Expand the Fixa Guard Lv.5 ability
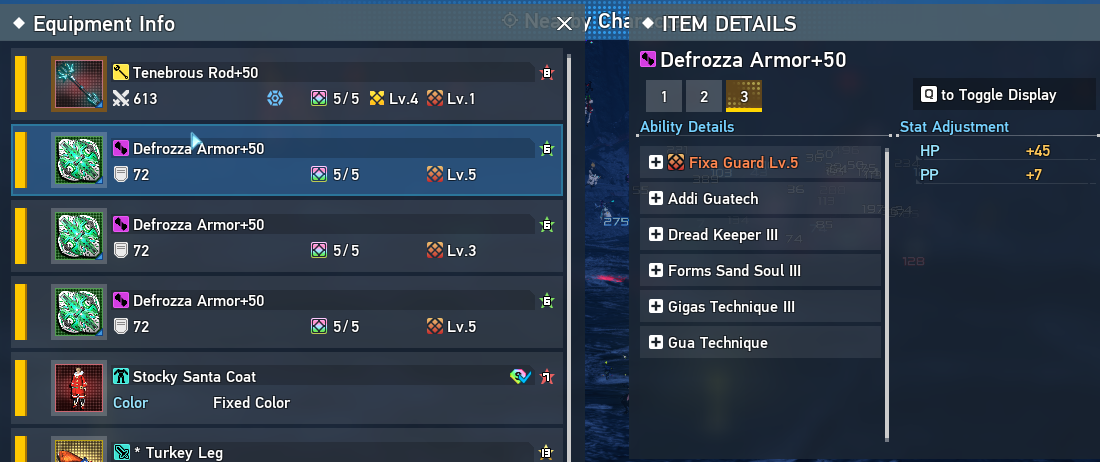The height and width of the screenshot is (462, 1100). [x=656, y=163]
